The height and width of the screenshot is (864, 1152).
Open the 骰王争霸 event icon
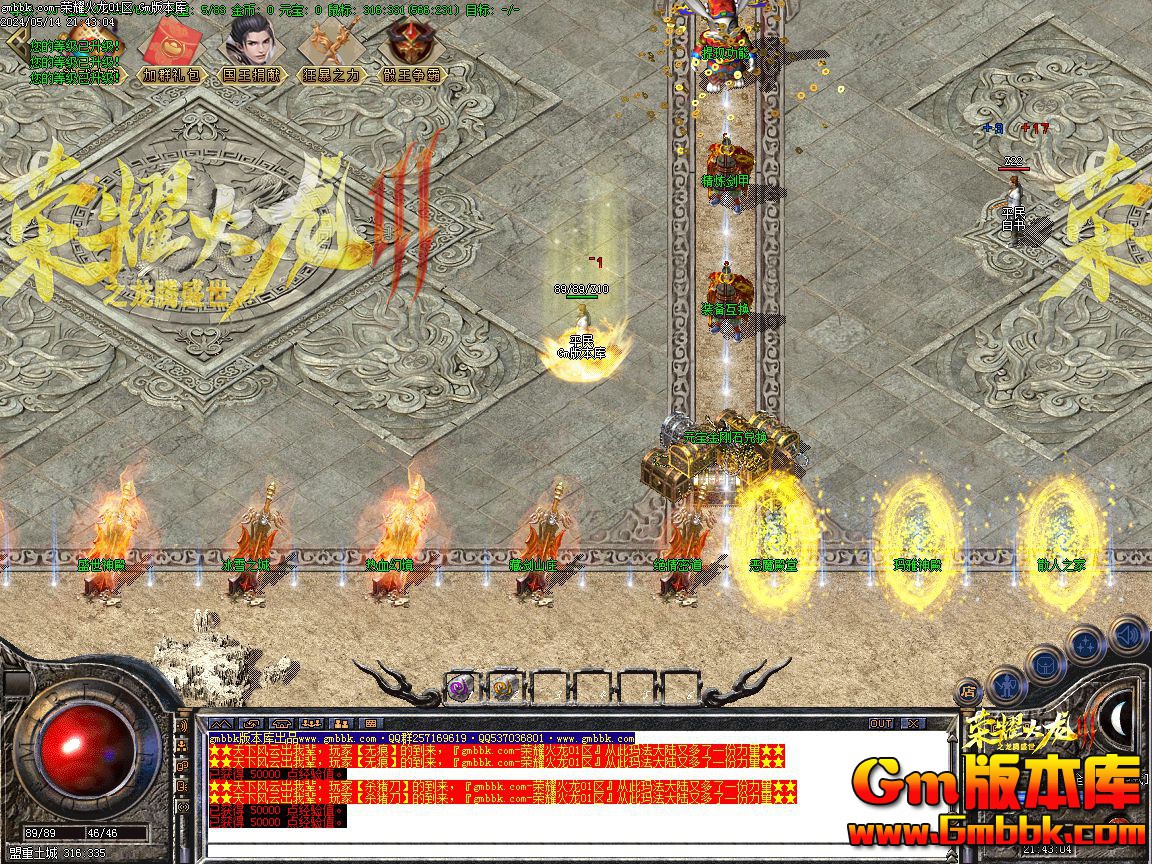coord(412,45)
